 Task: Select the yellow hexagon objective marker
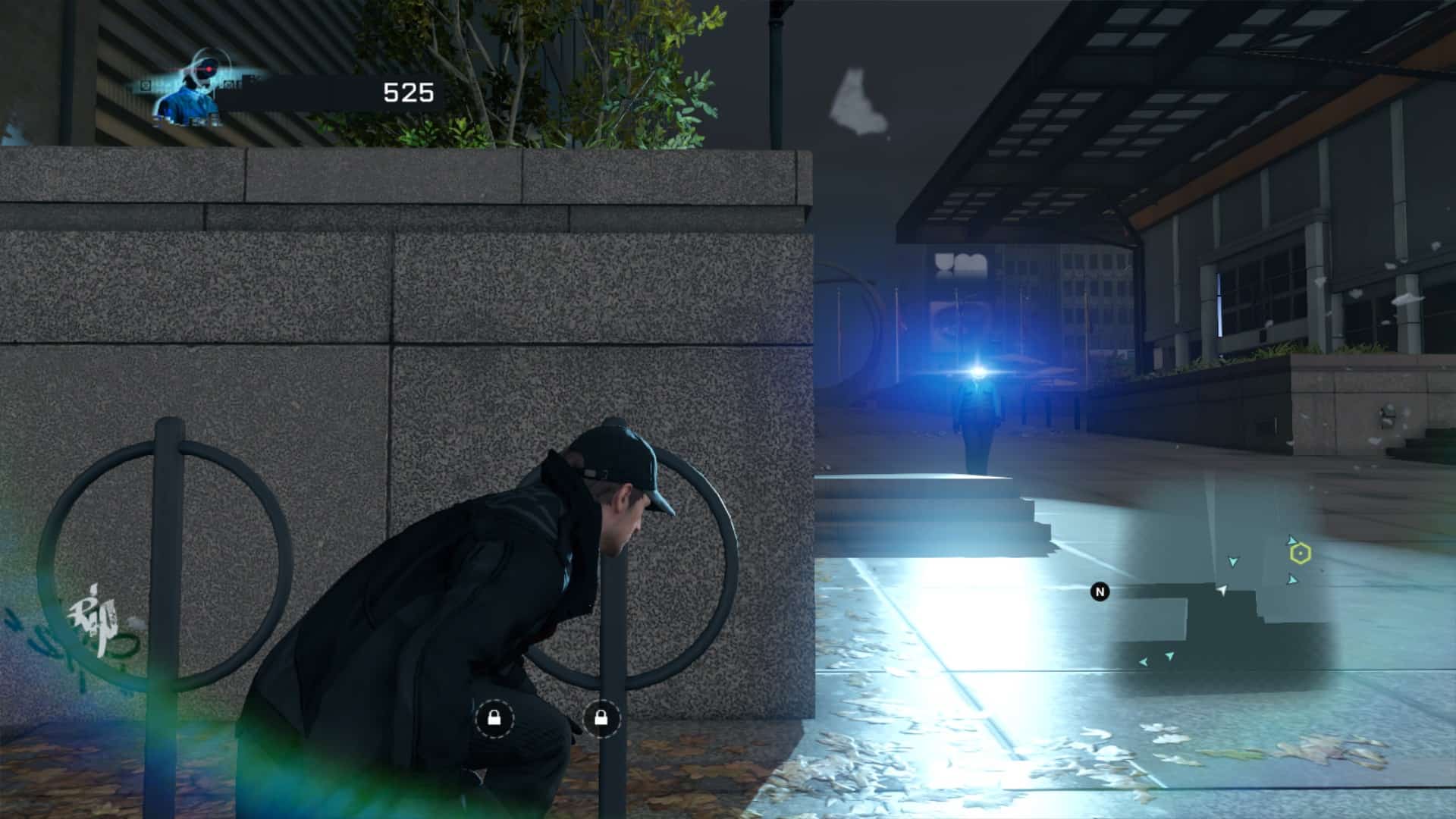[1301, 554]
